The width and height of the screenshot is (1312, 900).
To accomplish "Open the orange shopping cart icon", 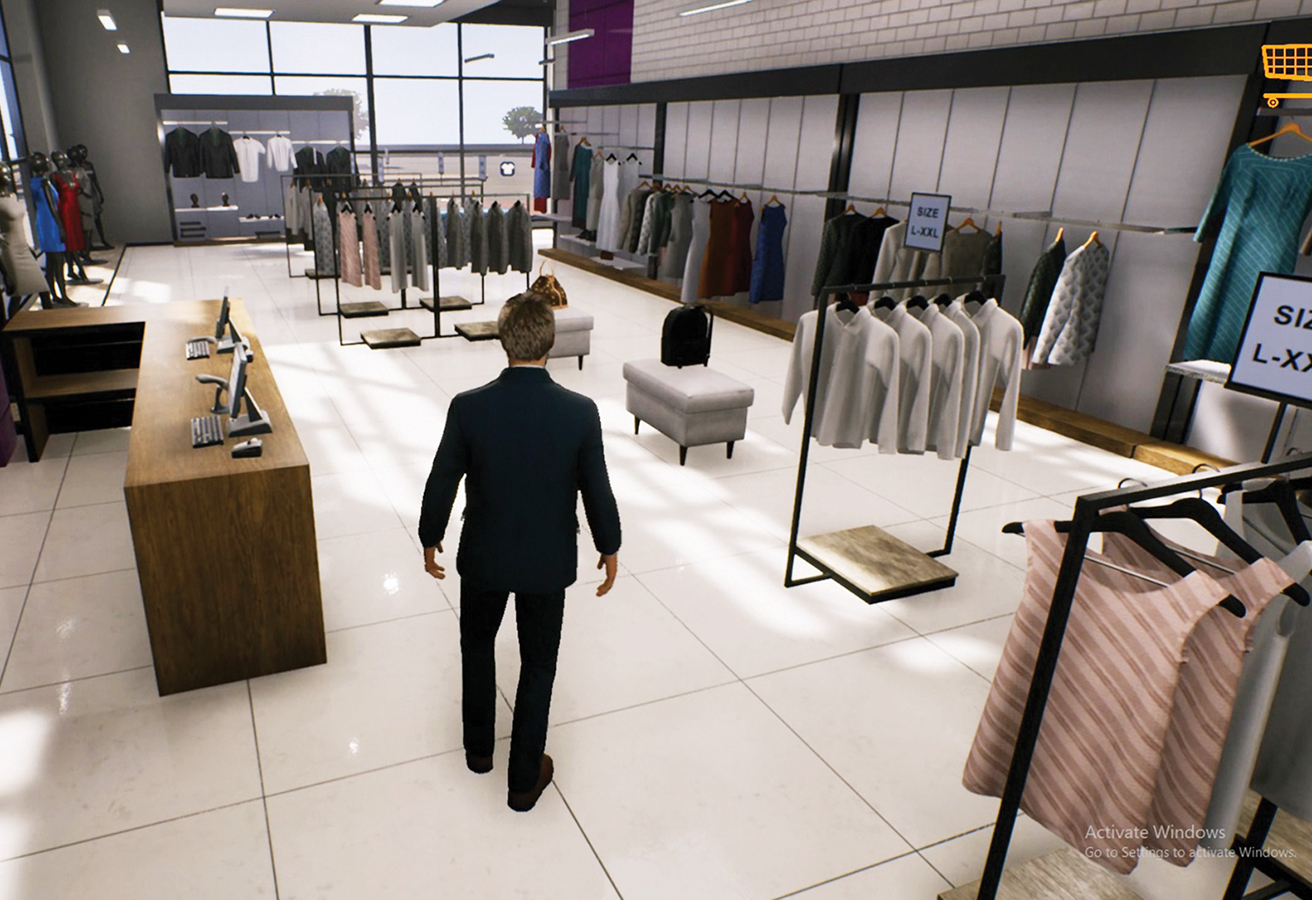I will [1288, 72].
